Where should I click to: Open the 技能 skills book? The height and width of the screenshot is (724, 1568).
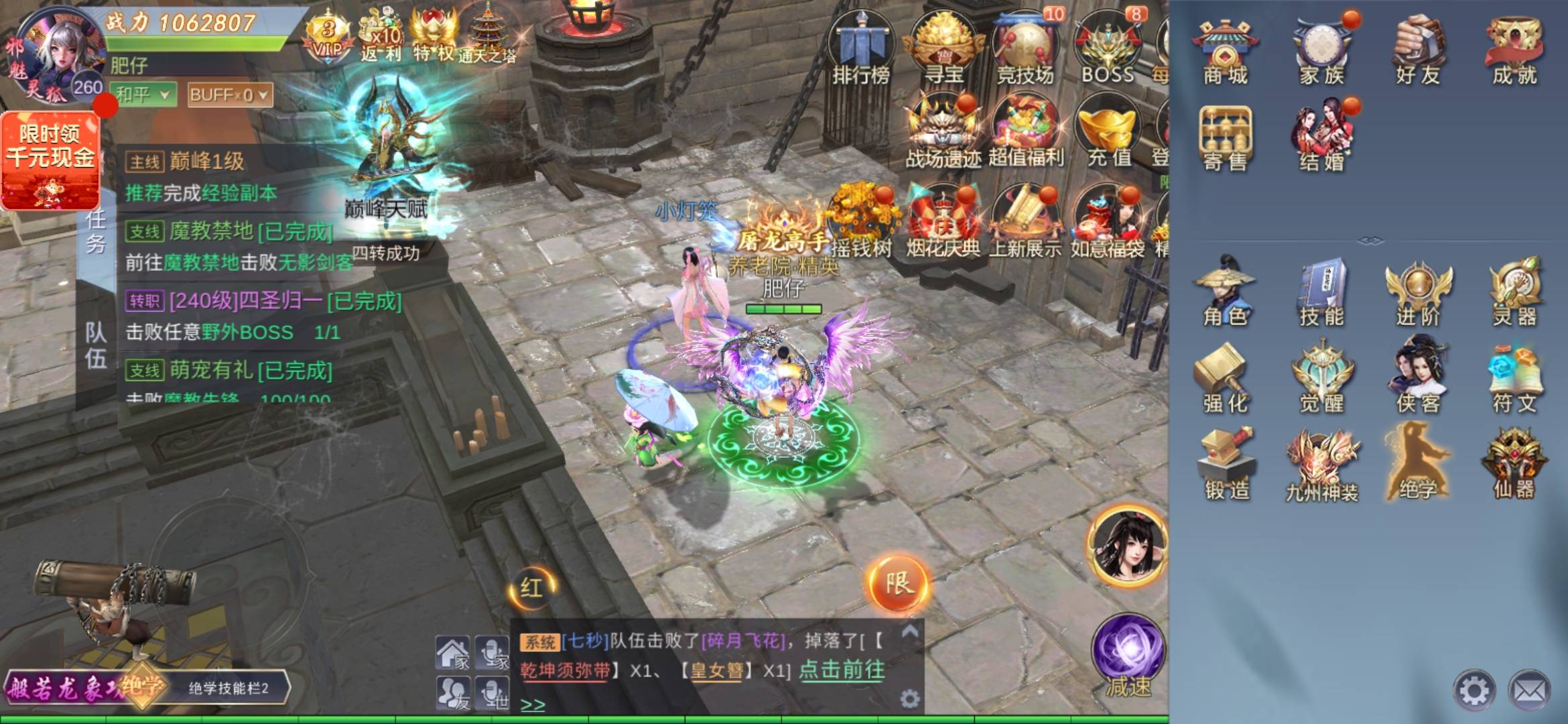point(1321,292)
